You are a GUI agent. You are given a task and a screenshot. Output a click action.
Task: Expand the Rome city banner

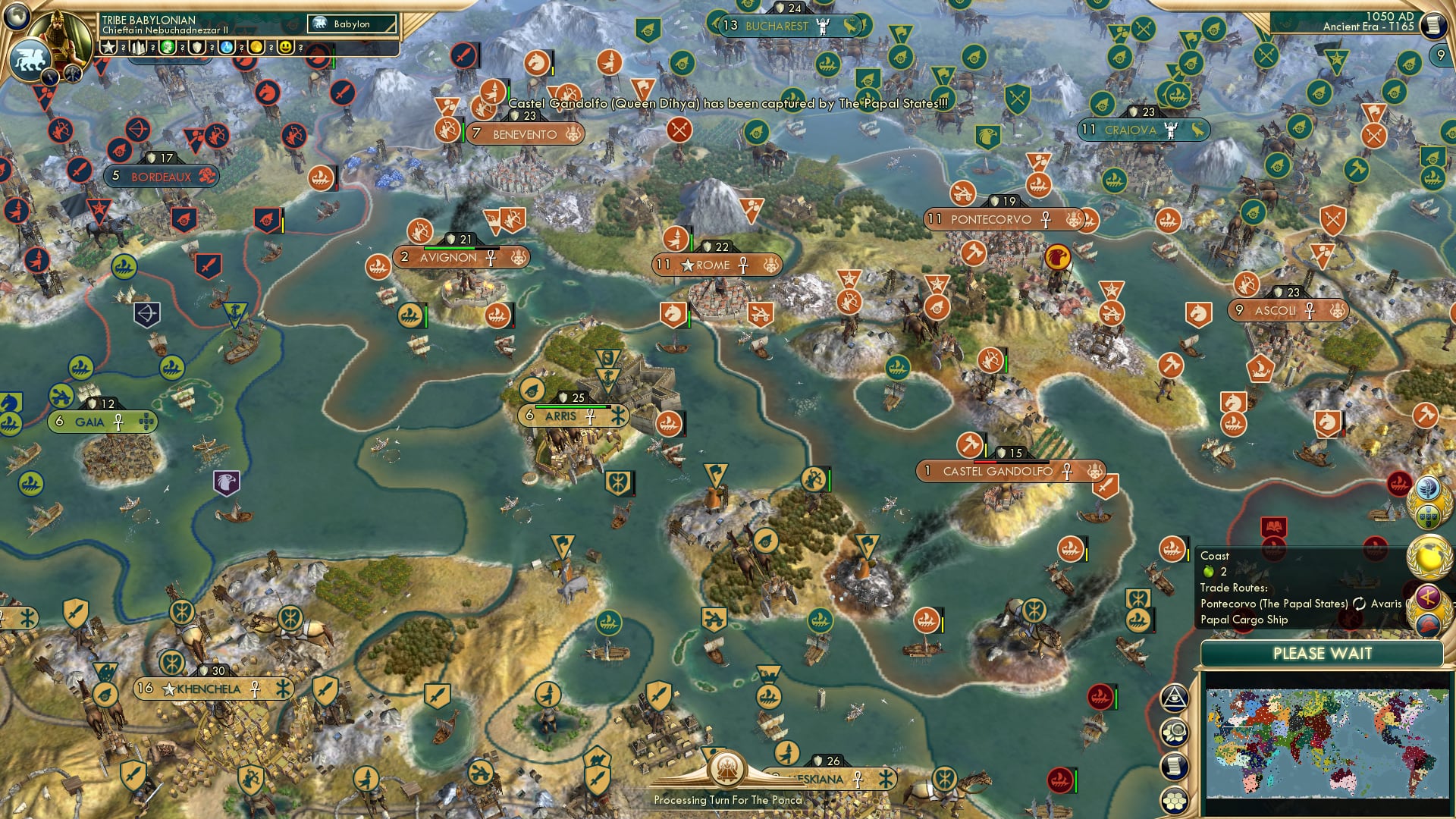[x=716, y=265]
